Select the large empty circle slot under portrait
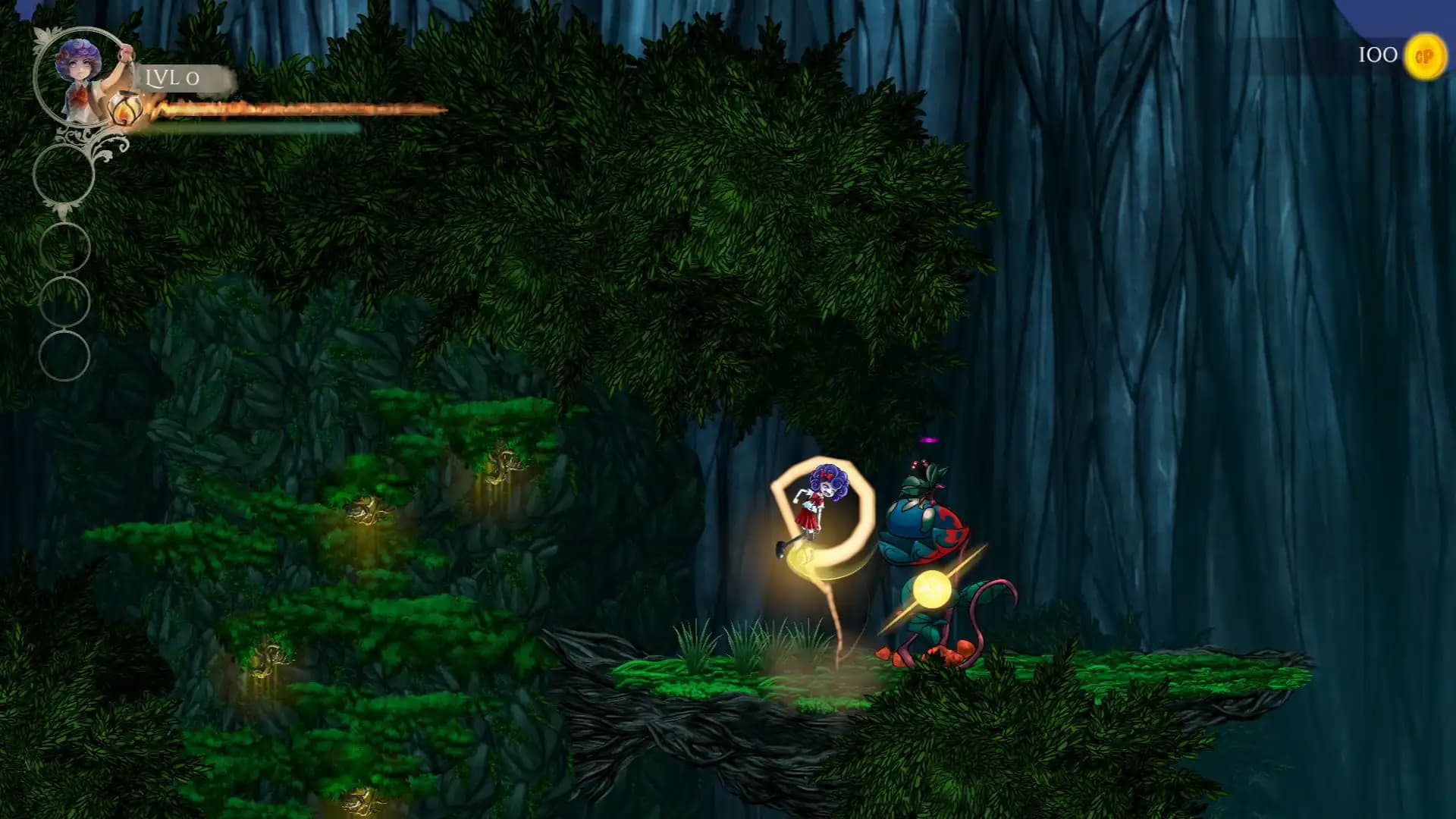Image resolution: width=1456 pixels, height=819 pixels. [x=64, y=175]
